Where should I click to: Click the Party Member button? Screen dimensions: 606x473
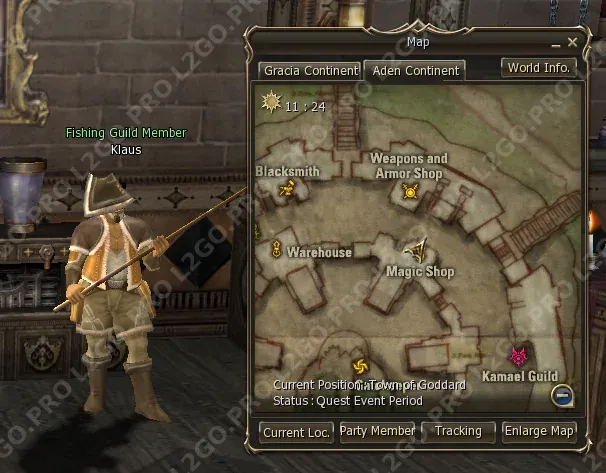click(x=377, y=431)
